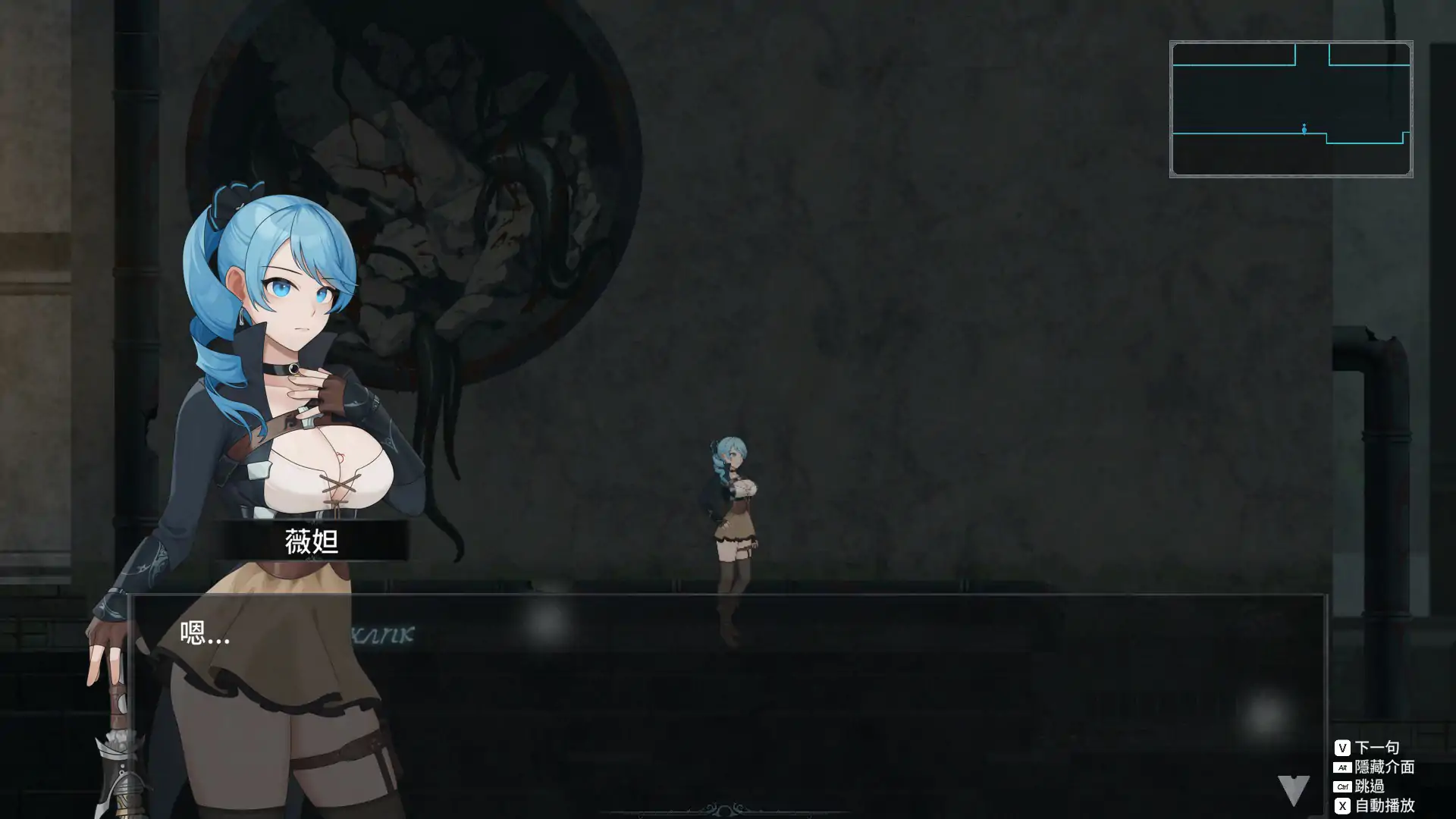The width and height of the screenshot is (1456, 819).
Task: Click the Alt key icon beside 隱藏介面
Action: [x=1343, y=767]
